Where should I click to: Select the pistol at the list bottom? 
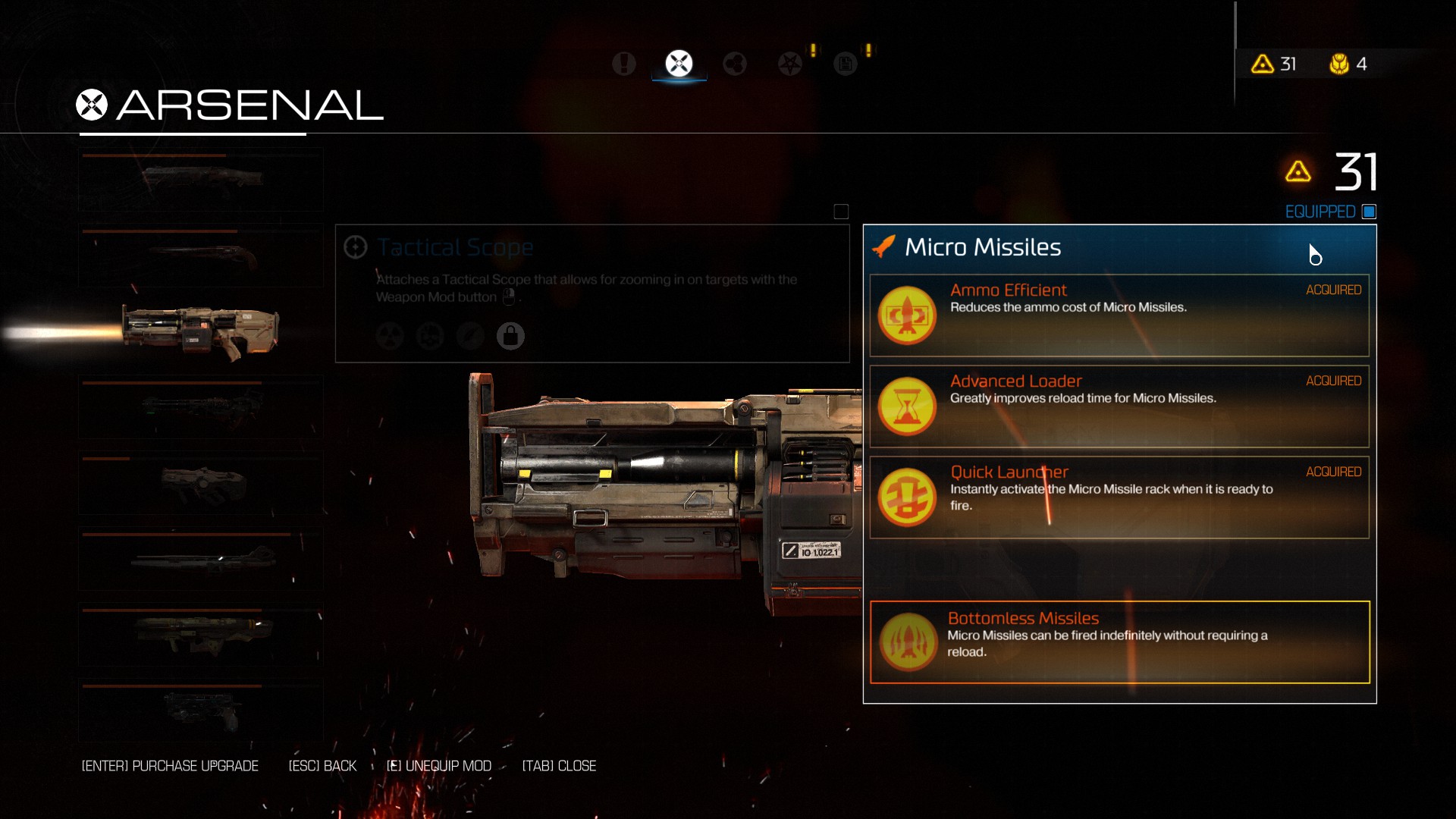coord(201,711)
